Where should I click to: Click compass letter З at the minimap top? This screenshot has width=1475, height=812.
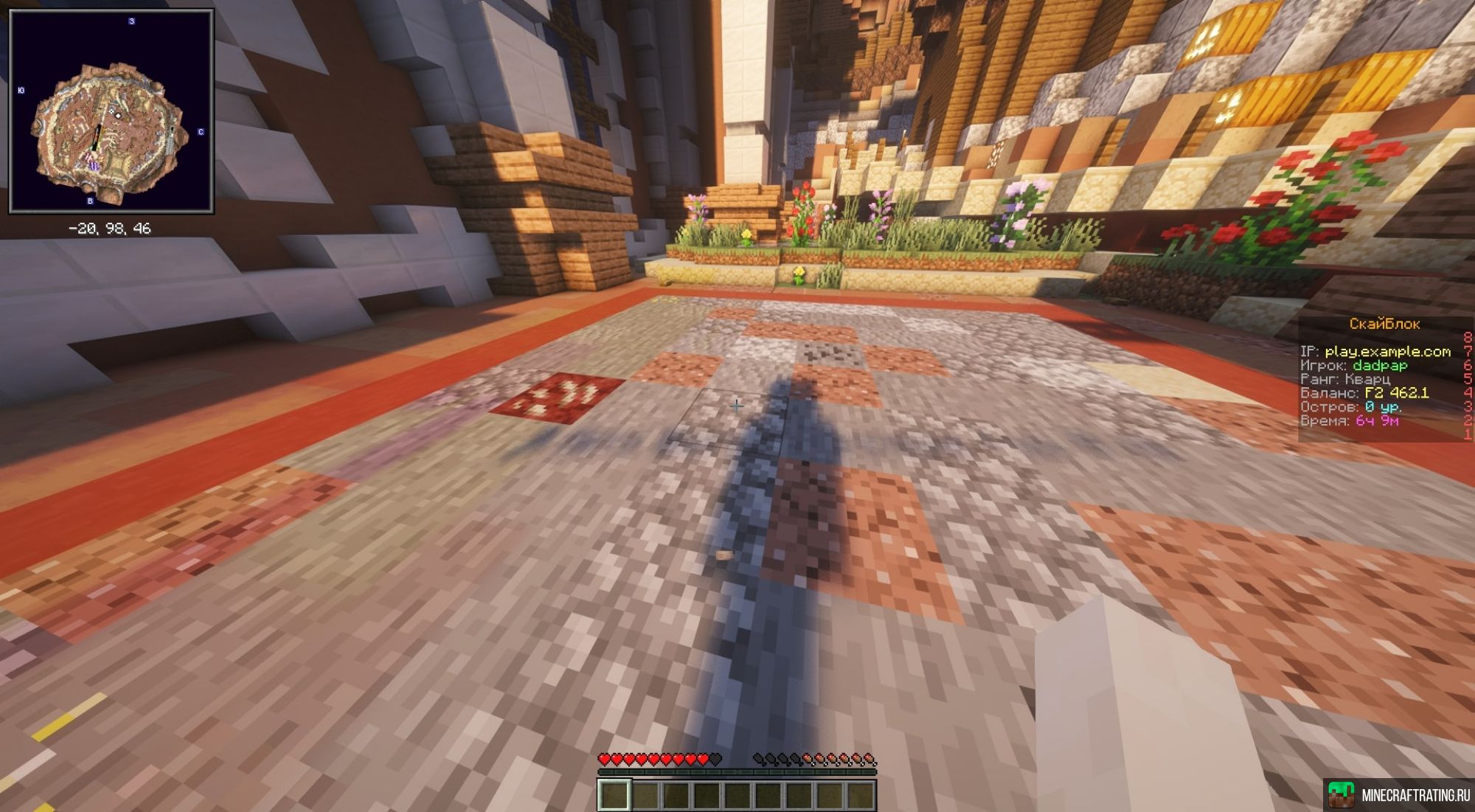[131, 21]
